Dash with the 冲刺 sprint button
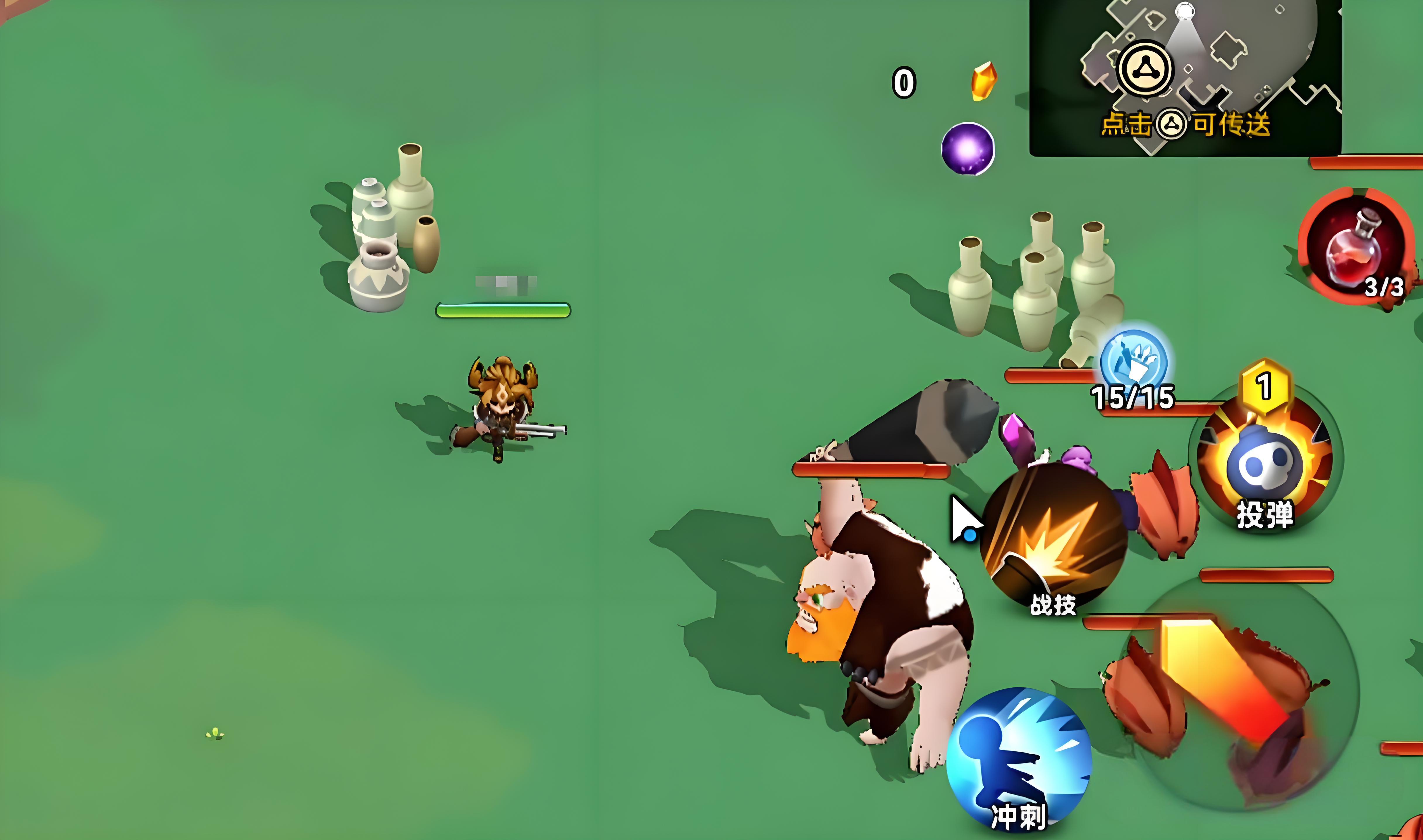 (1019, 758)
